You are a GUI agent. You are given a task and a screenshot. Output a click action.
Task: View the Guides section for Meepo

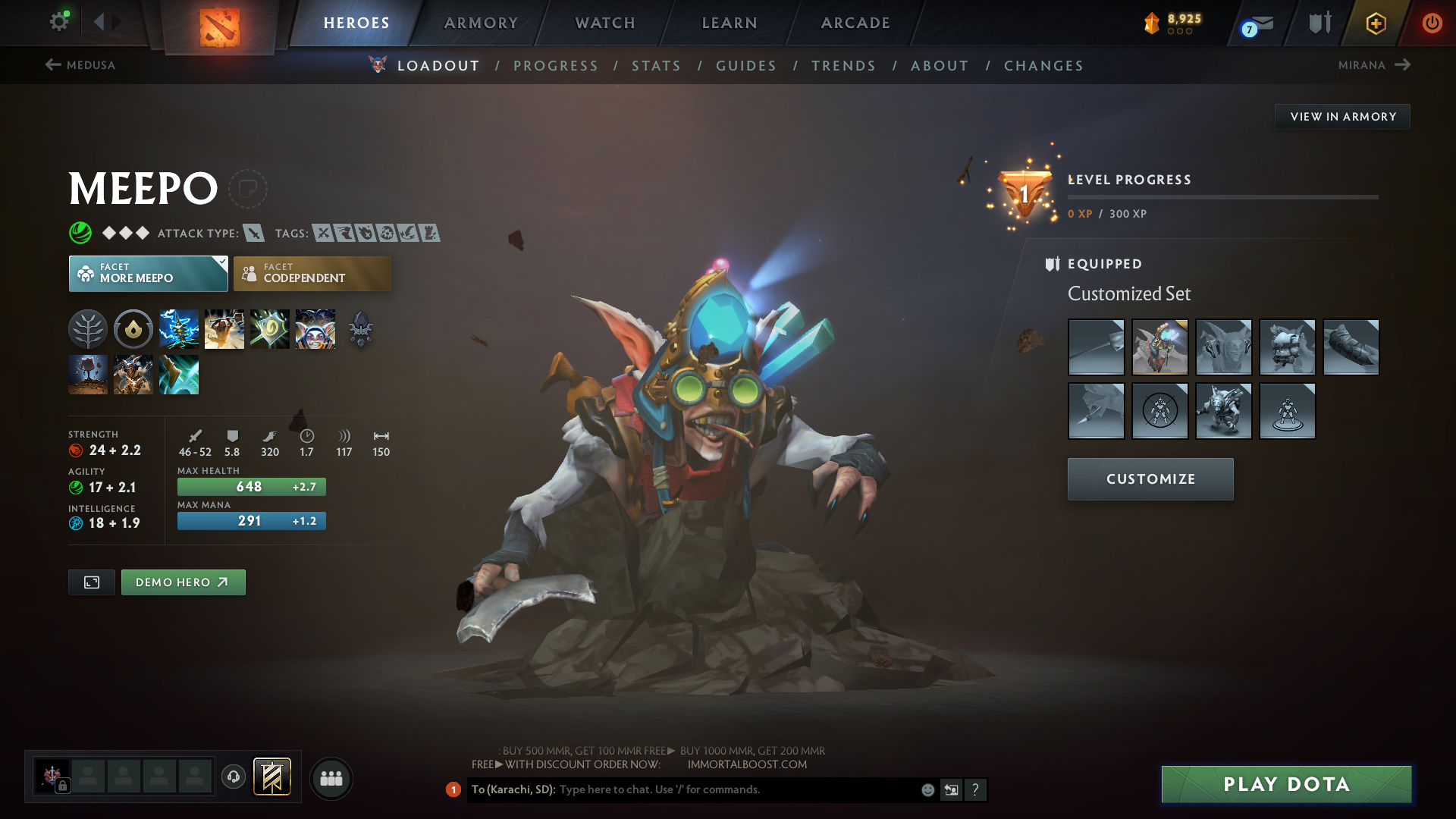click(746, 66)
